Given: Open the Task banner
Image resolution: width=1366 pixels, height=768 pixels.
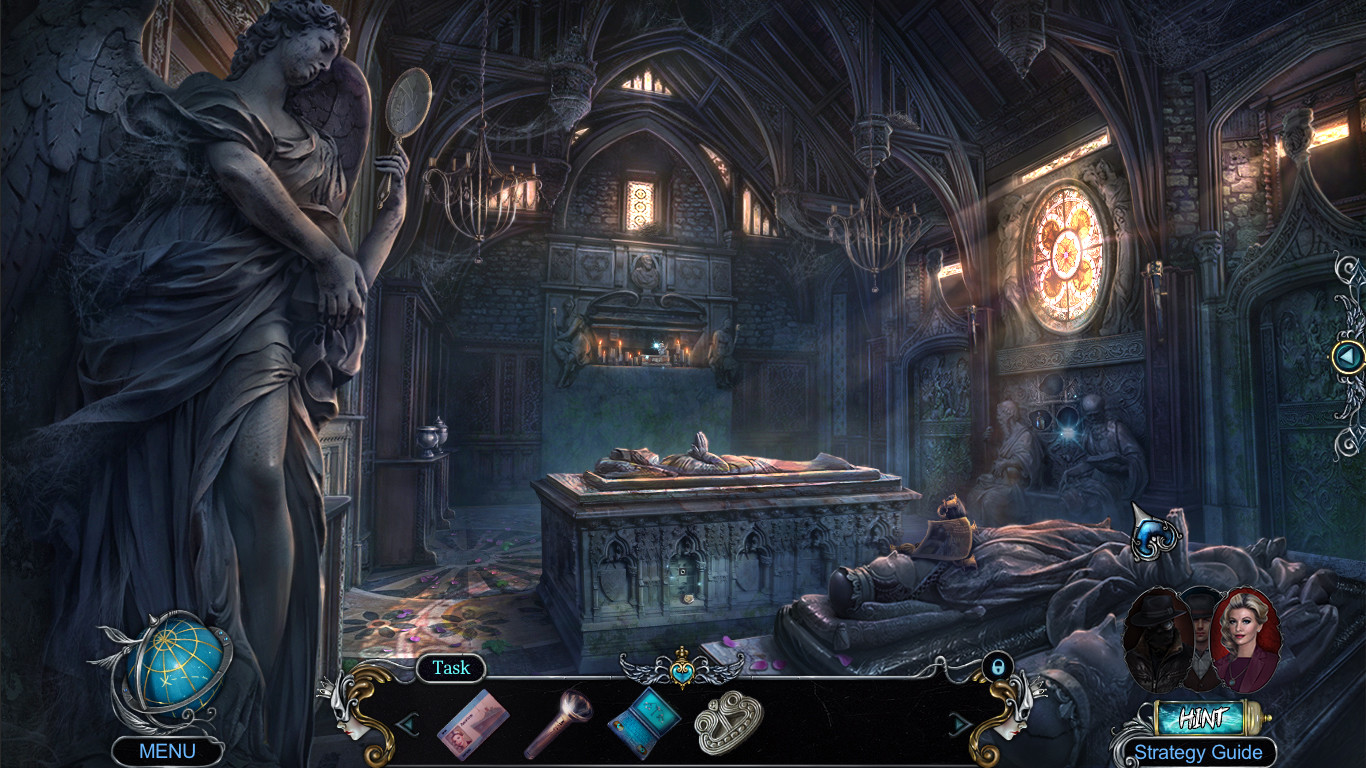Looking at the screenshot, I should point(451,668).
